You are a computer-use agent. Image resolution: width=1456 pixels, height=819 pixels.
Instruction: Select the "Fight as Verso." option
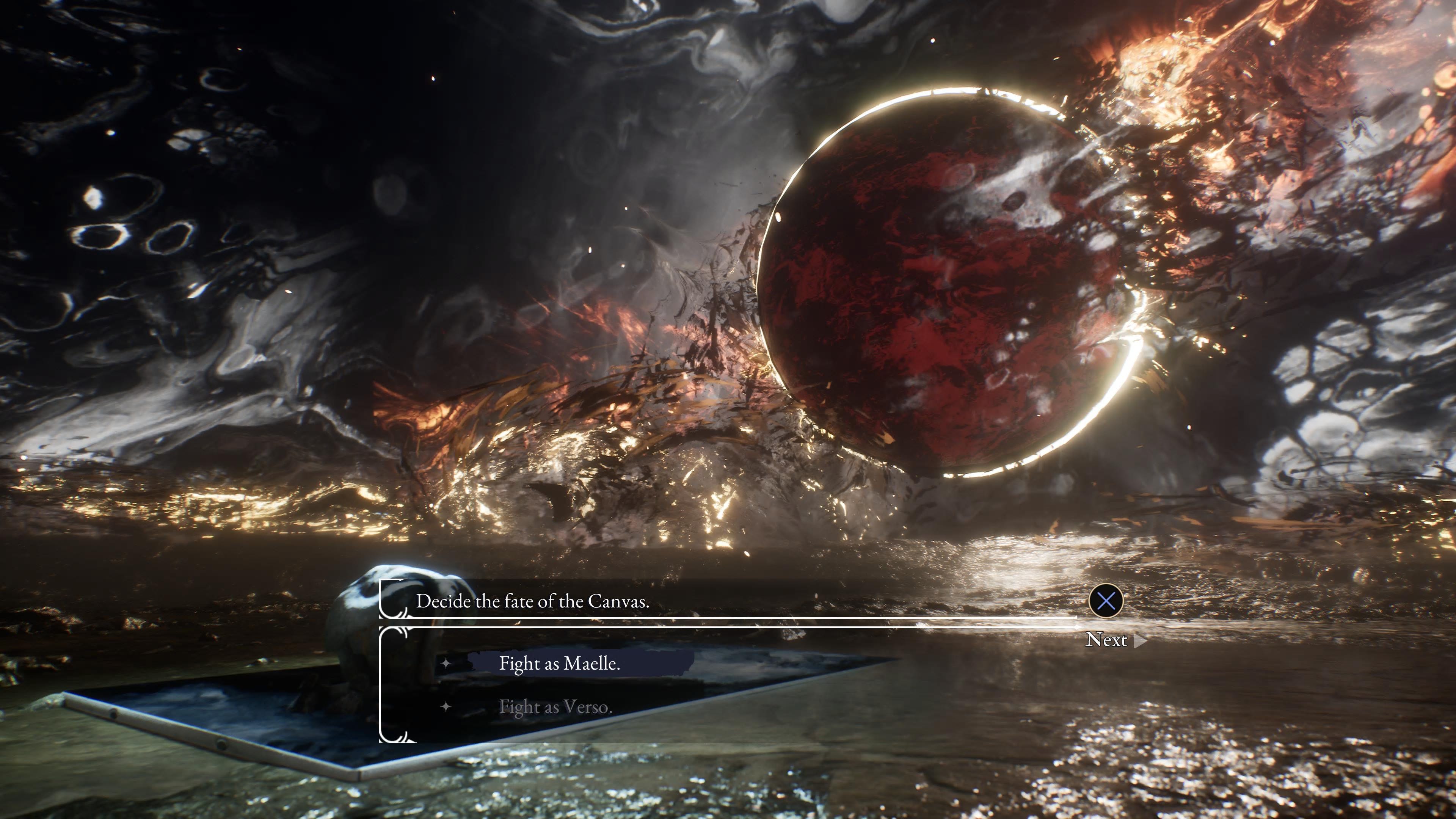click(555, 706)
